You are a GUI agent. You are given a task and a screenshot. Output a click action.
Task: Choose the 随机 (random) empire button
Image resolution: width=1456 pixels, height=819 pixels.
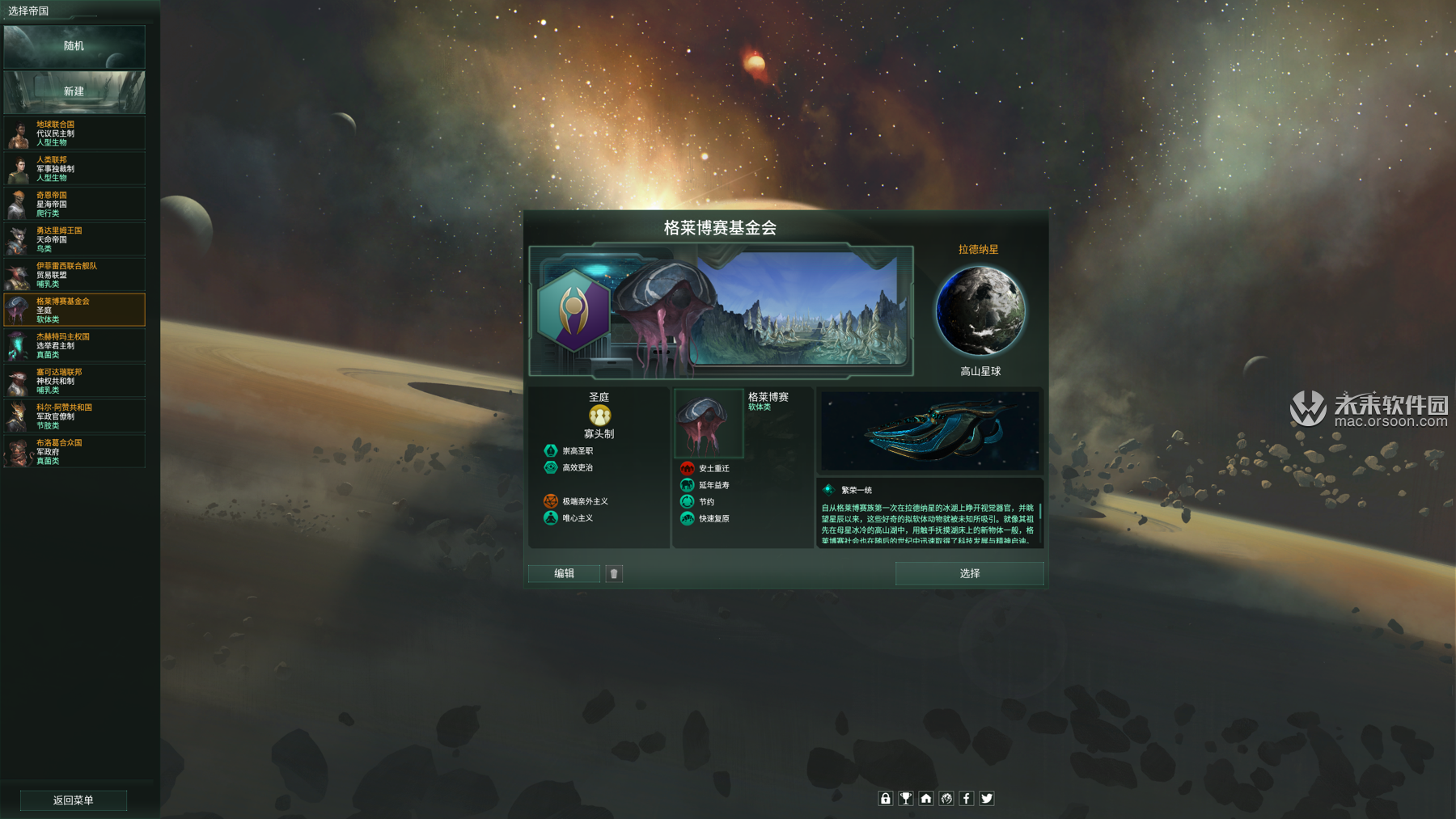74,46
